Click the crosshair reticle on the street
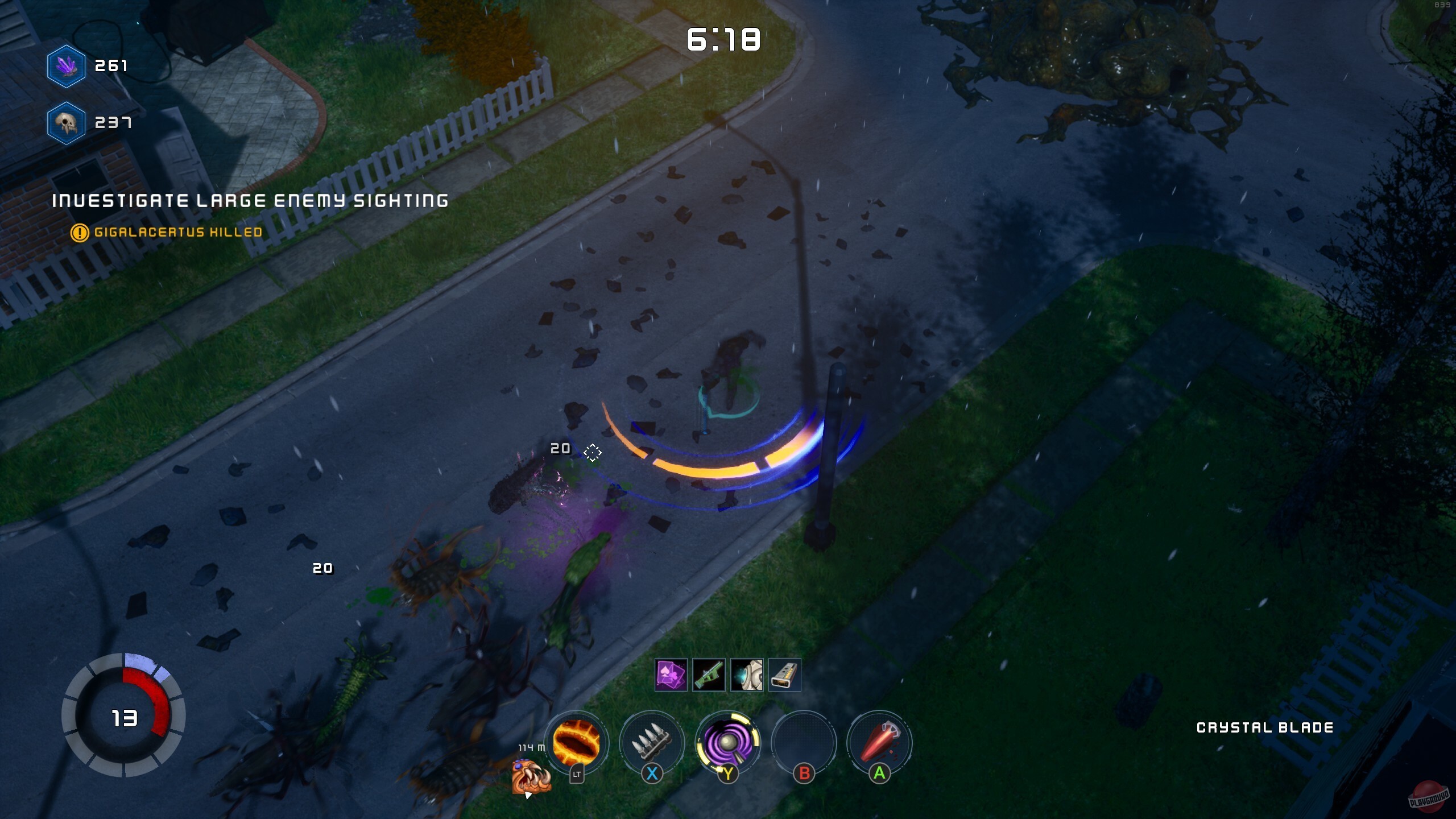Viewport: 1456px width, 819px height. tap(593, 452)
